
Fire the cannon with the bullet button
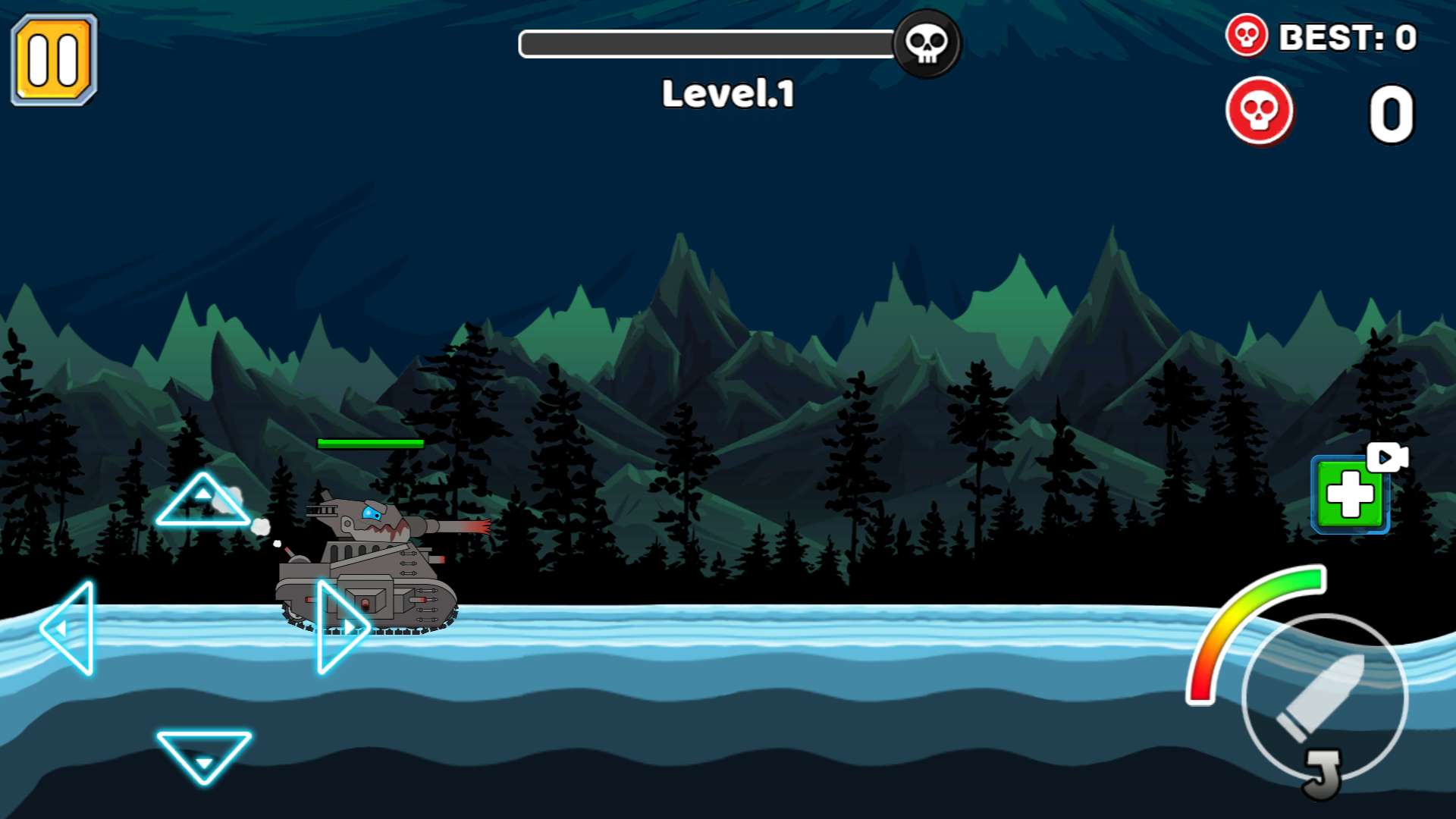point(1324,697)
